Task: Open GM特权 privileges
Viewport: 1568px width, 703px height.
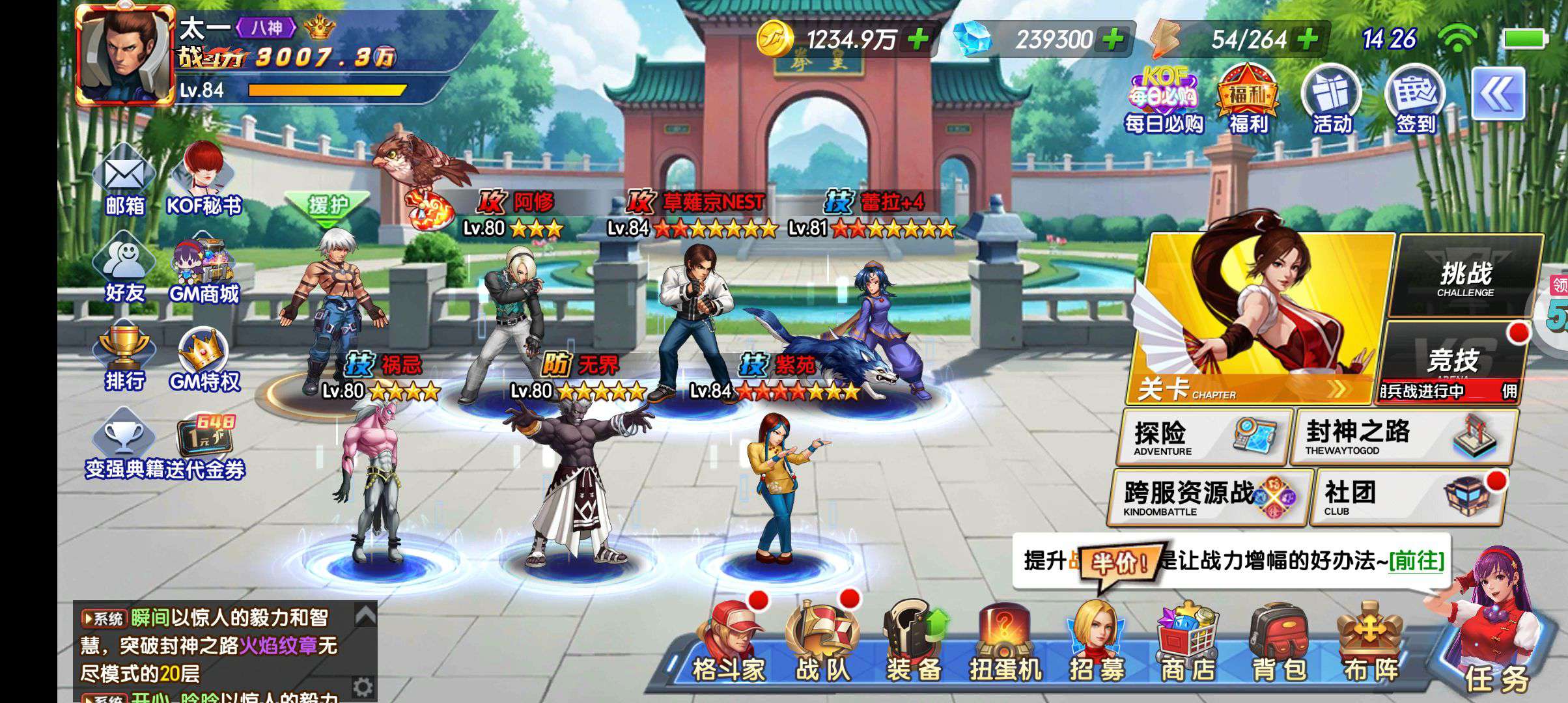Action: click(x=204, y=359)
